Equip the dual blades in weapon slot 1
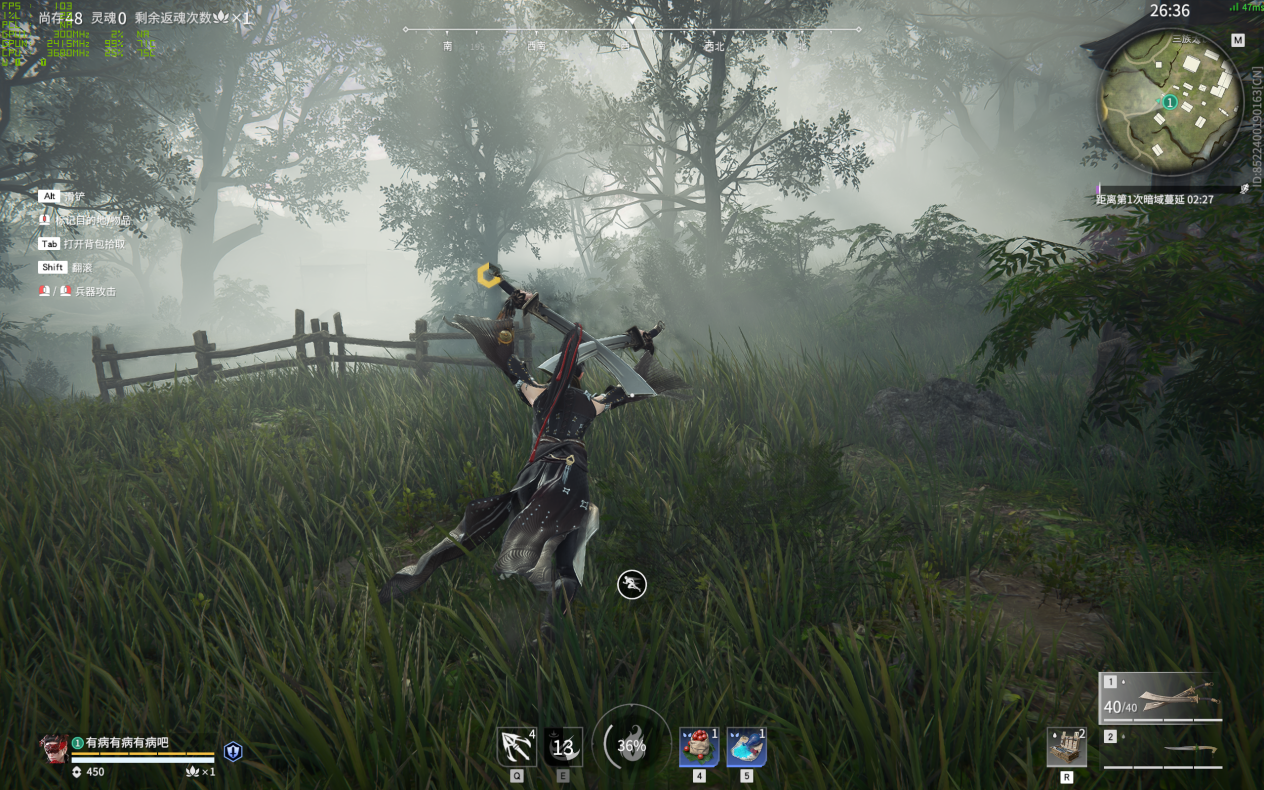Screen dimensions: 1264x790 point(1162,698)
